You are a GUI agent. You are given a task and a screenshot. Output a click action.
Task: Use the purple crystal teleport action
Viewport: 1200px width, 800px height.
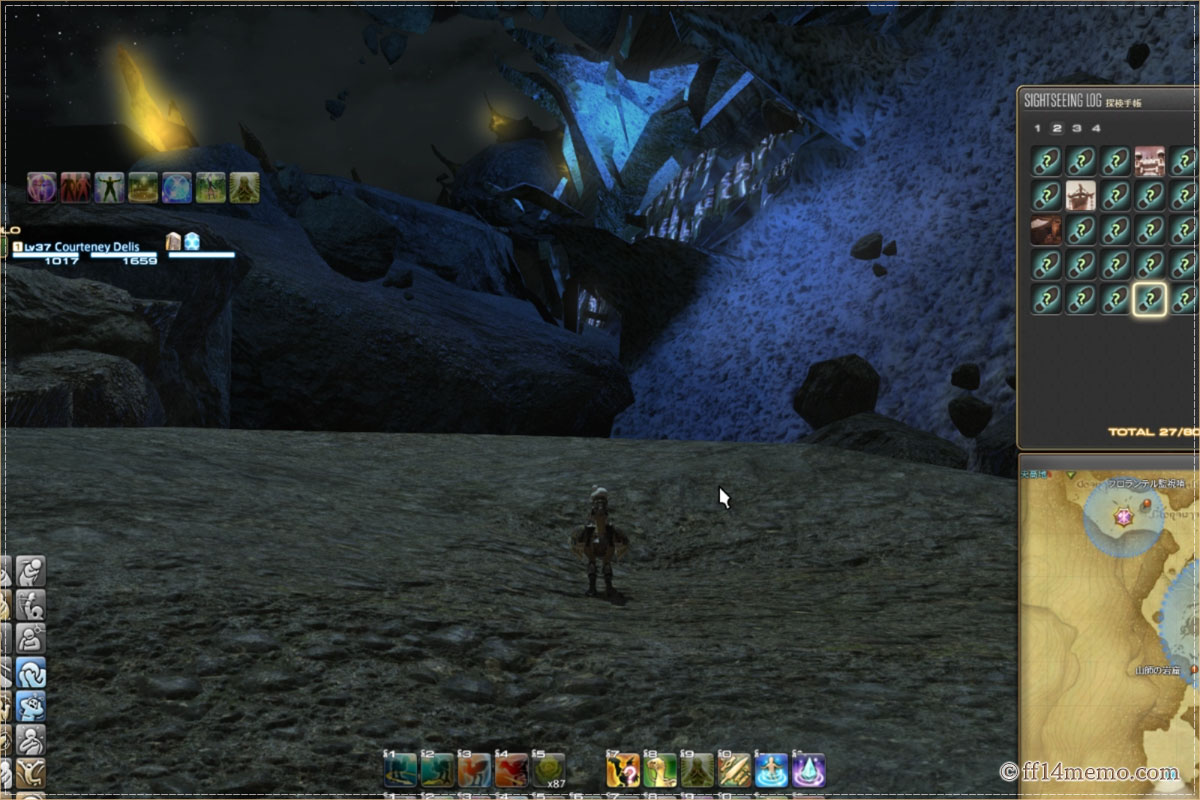tap(808, 769)
